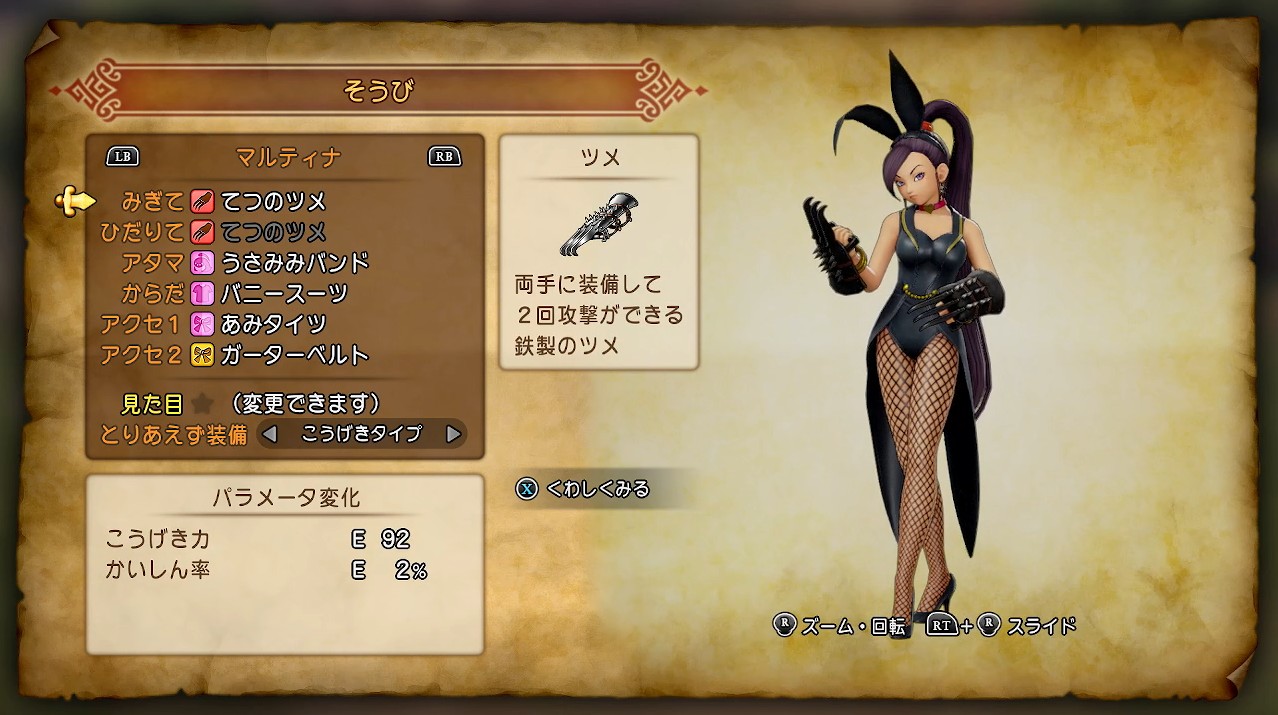Click the left arrow of とりあえず装備
The height and width of the screenshot is (715, 1278).
[269, 435]
